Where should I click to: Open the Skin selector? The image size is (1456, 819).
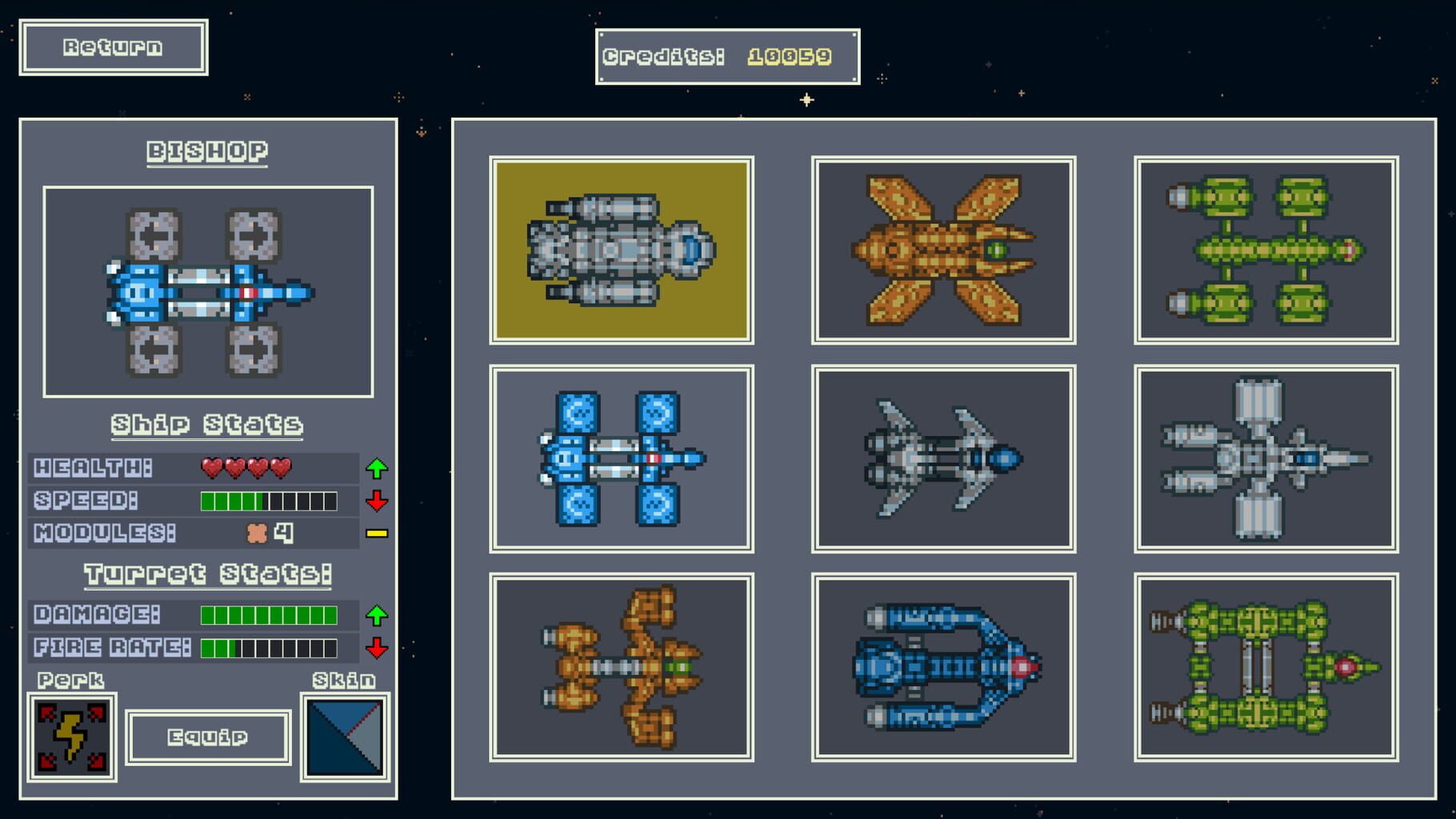[344, 737]
